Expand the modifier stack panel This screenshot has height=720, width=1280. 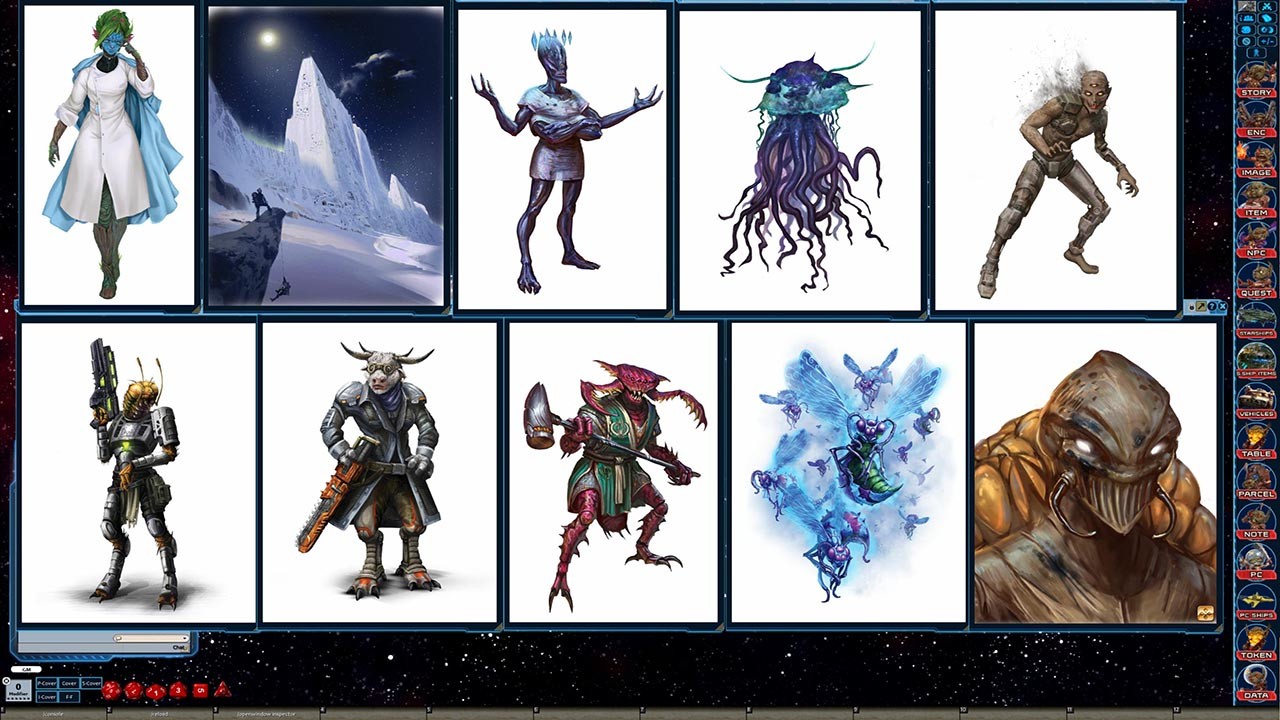point(6,680)
